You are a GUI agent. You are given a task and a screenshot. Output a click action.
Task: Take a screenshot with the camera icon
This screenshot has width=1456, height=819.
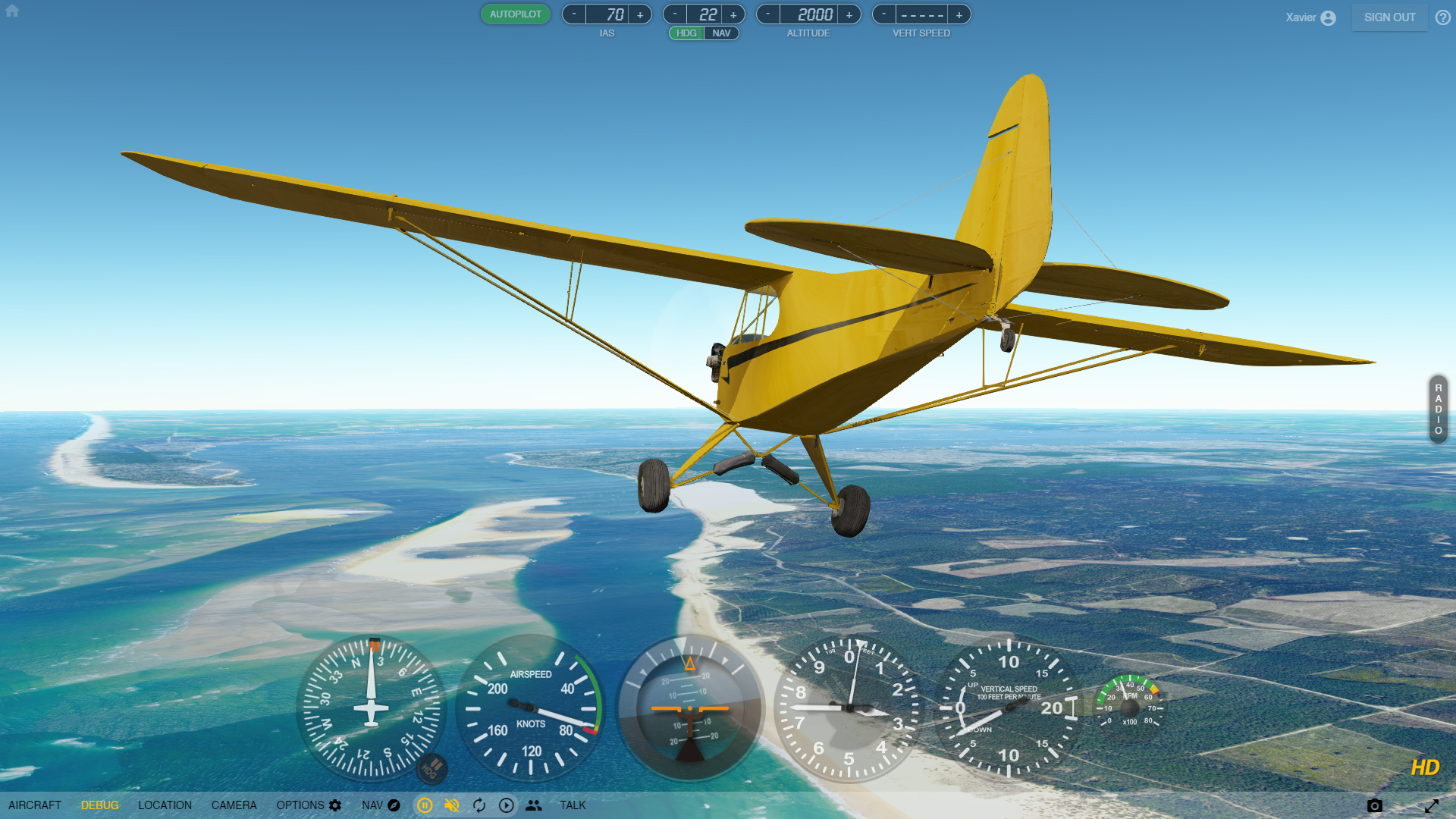click(x=1374, y=805)
